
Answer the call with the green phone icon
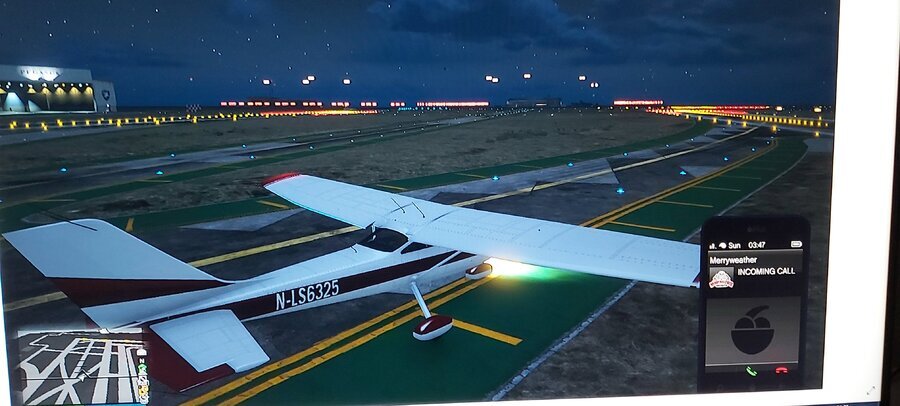pyautogui.click(x=748, y=372)
